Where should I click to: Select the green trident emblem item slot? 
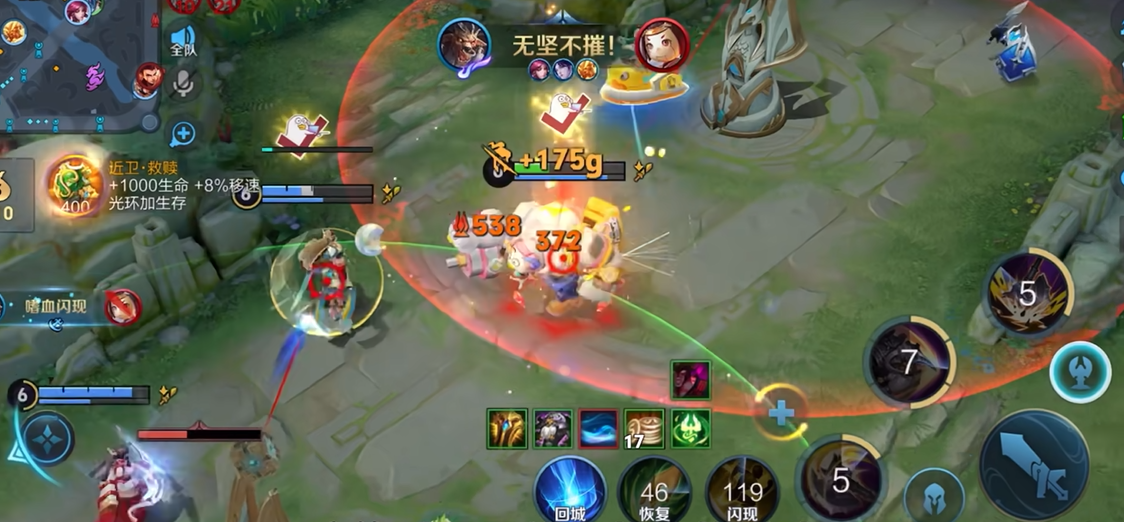[x=690, y=429]
